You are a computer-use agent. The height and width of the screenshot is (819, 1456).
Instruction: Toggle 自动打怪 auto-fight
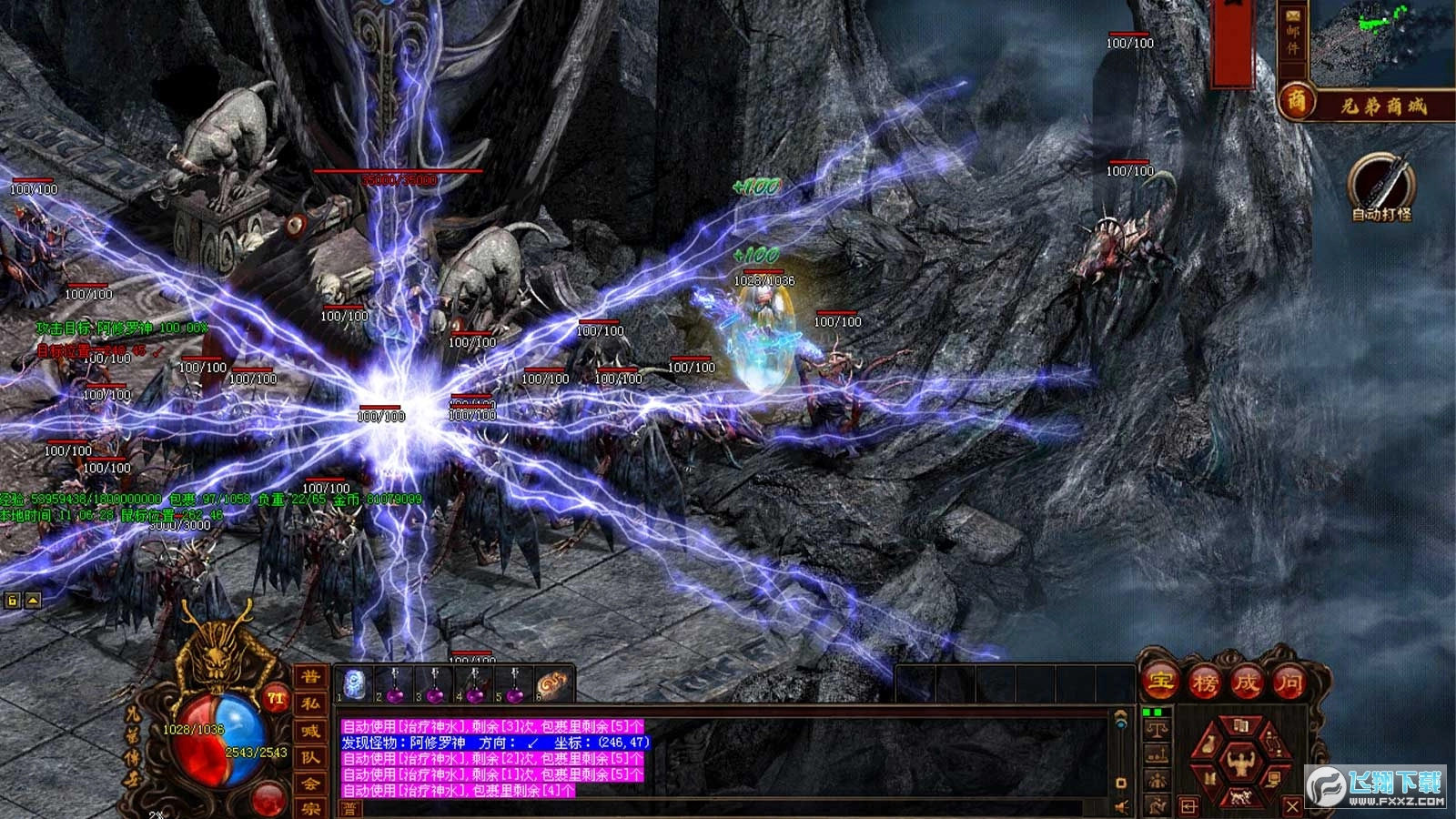point(1380,187)
